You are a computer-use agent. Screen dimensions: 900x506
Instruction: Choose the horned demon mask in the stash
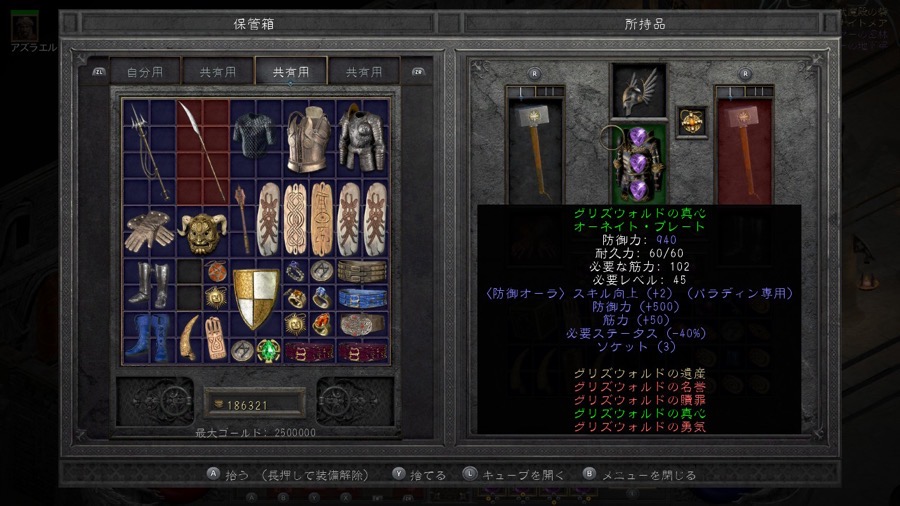click(202, 232)
